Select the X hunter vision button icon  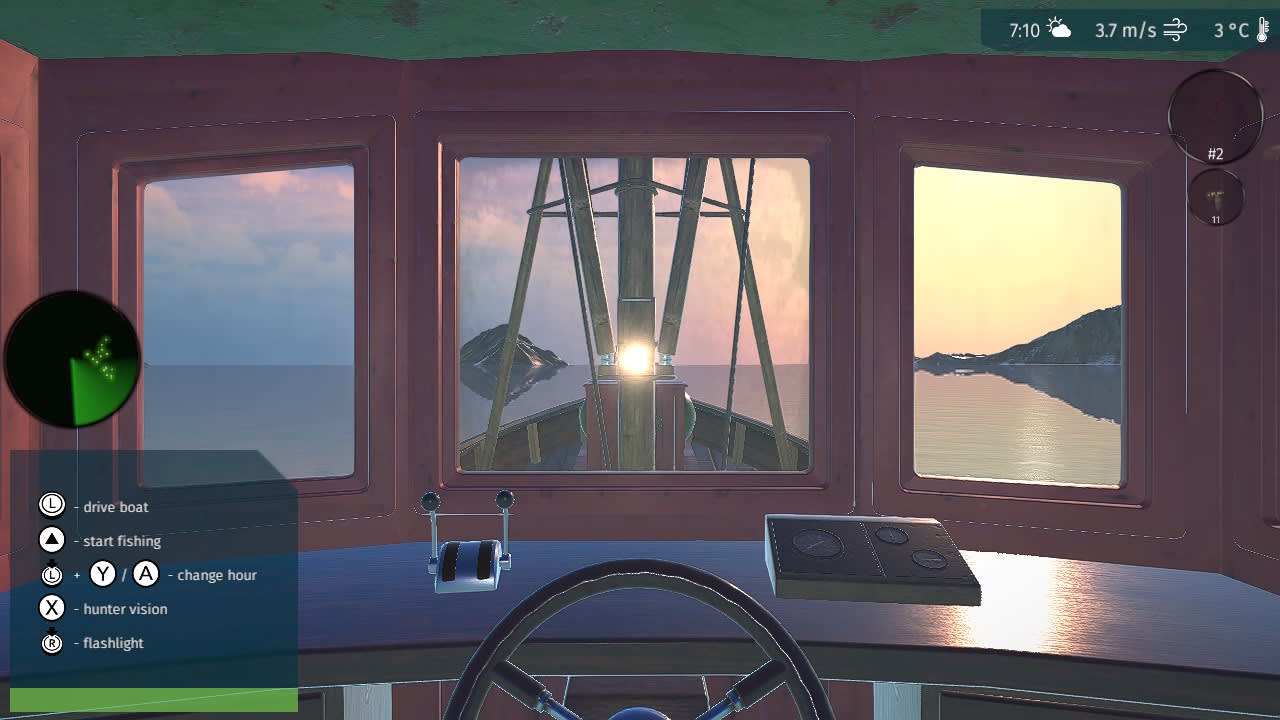52,608
